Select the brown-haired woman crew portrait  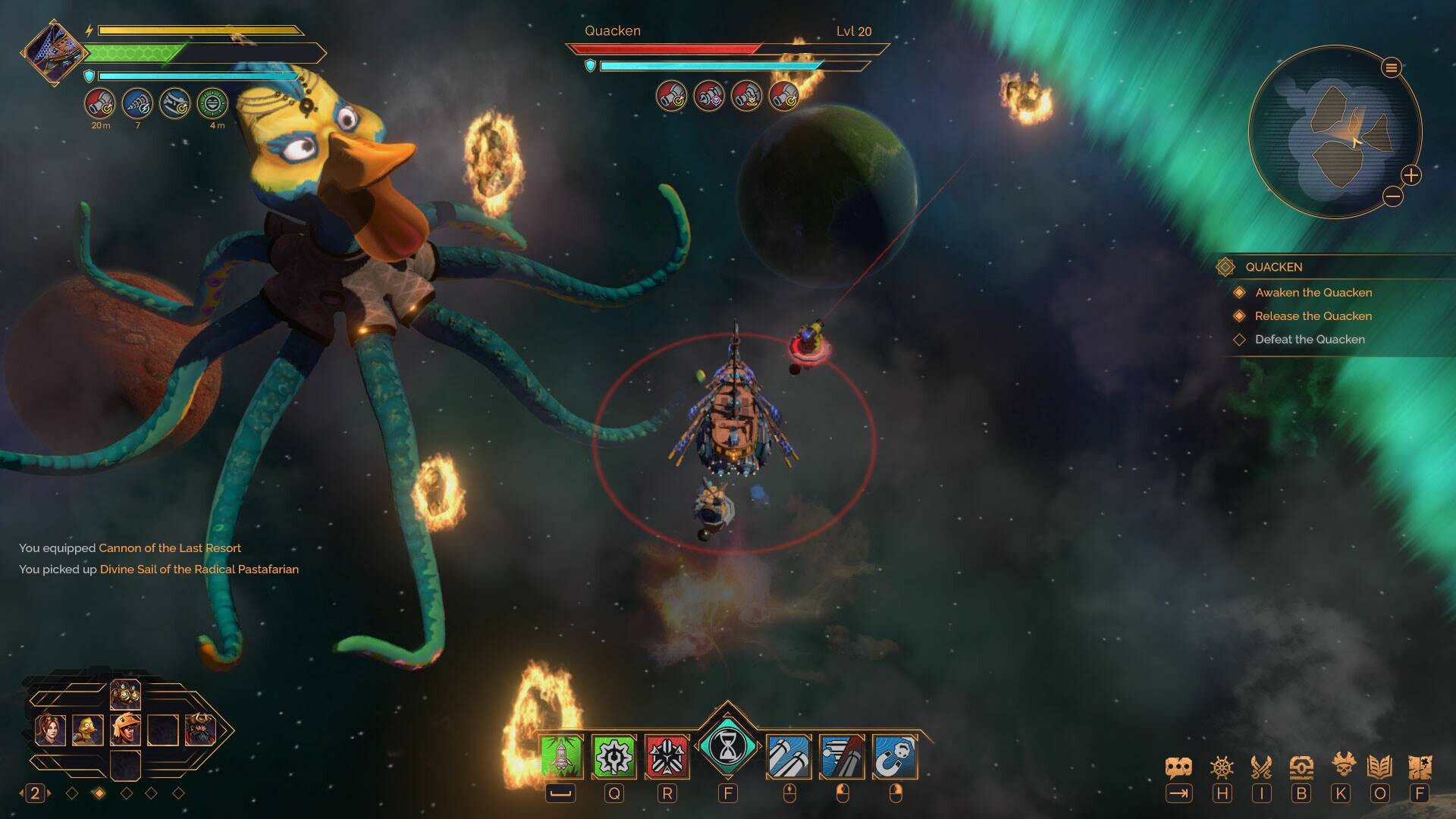tap(51, 730)
